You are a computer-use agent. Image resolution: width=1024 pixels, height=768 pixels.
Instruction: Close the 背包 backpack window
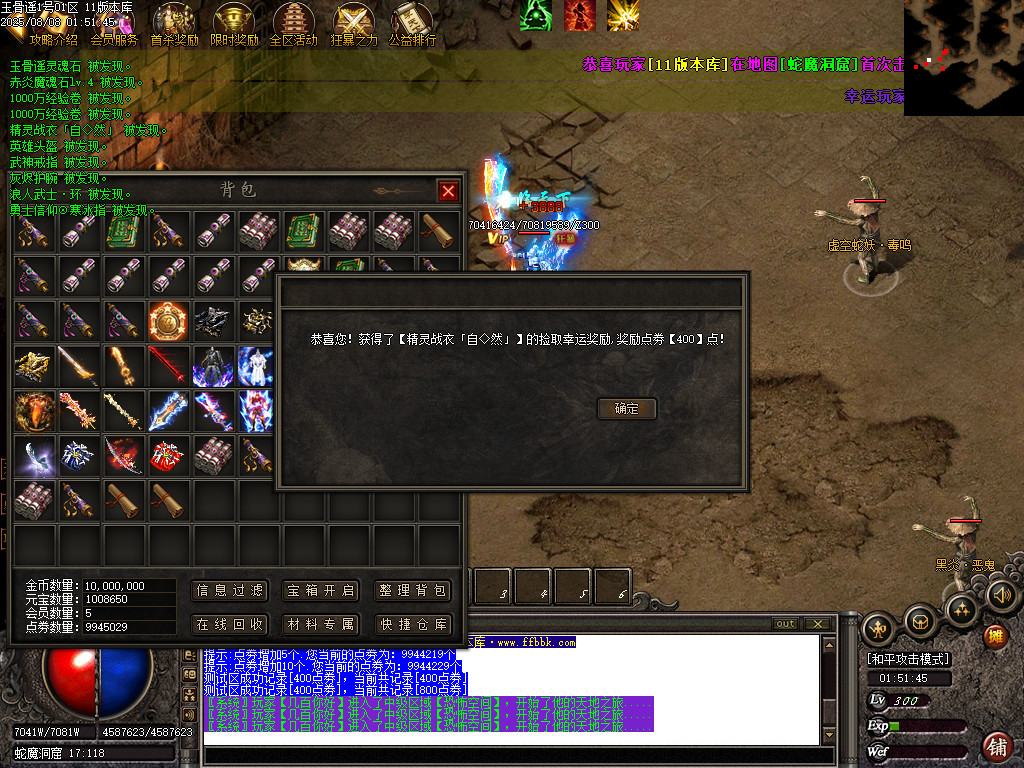tap(448, 190)
